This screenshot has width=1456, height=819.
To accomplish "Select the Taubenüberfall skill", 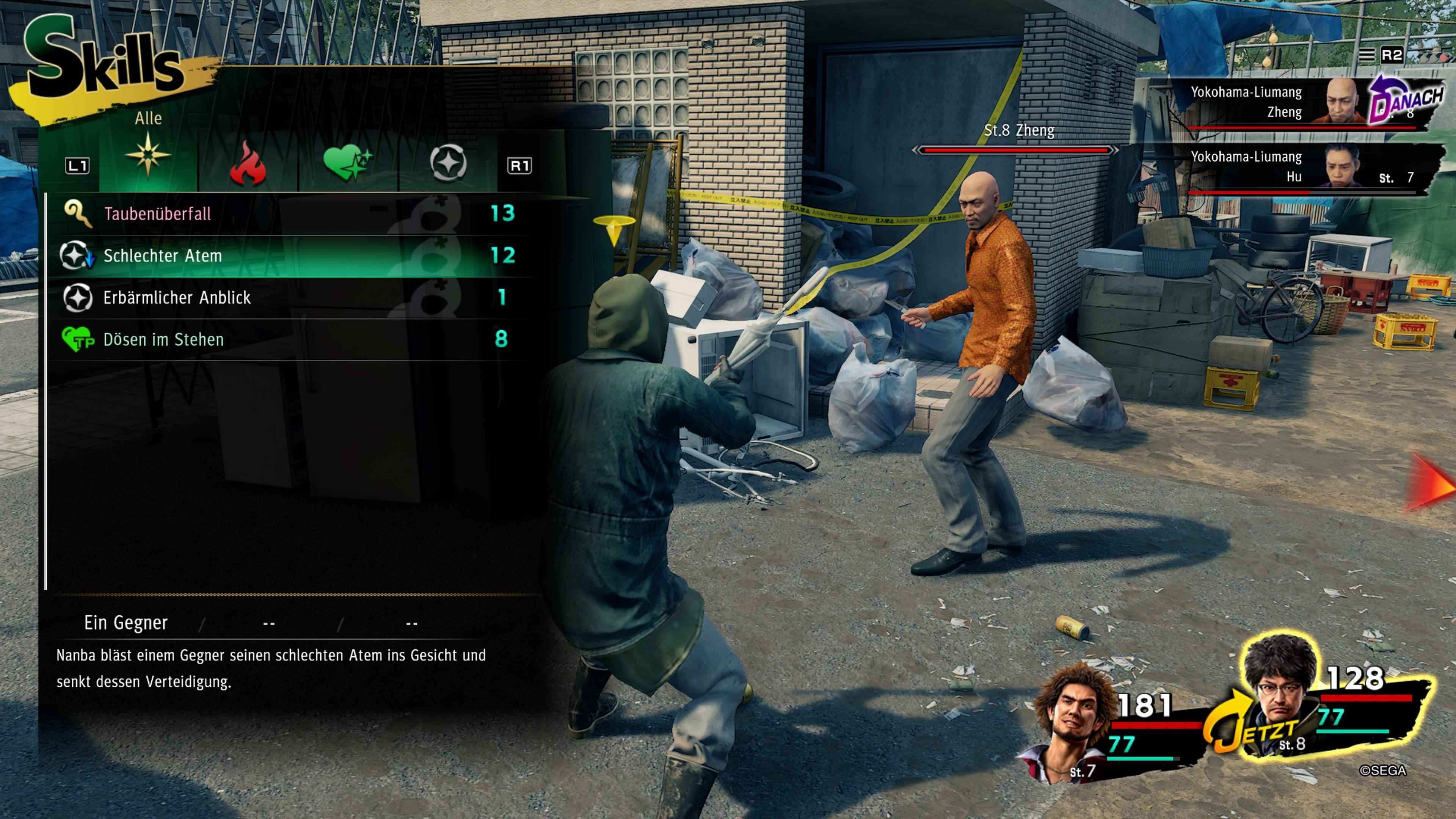I will click(x=158, y=213).
